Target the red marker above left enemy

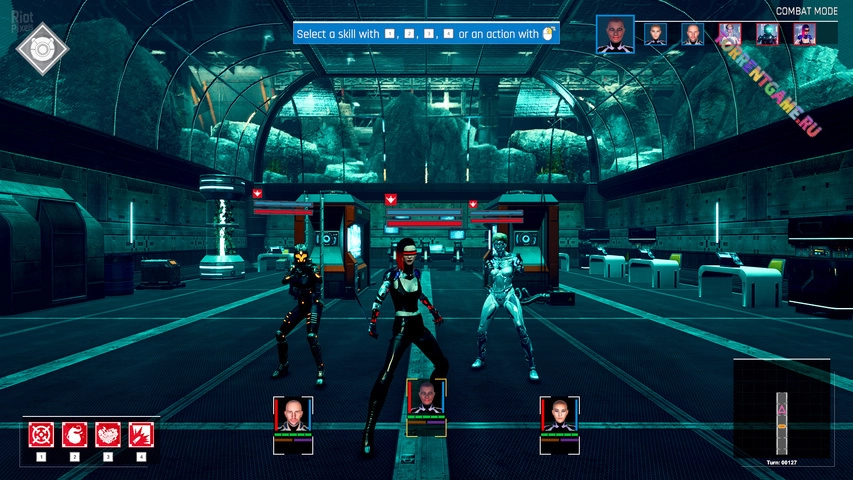(258, 192)
